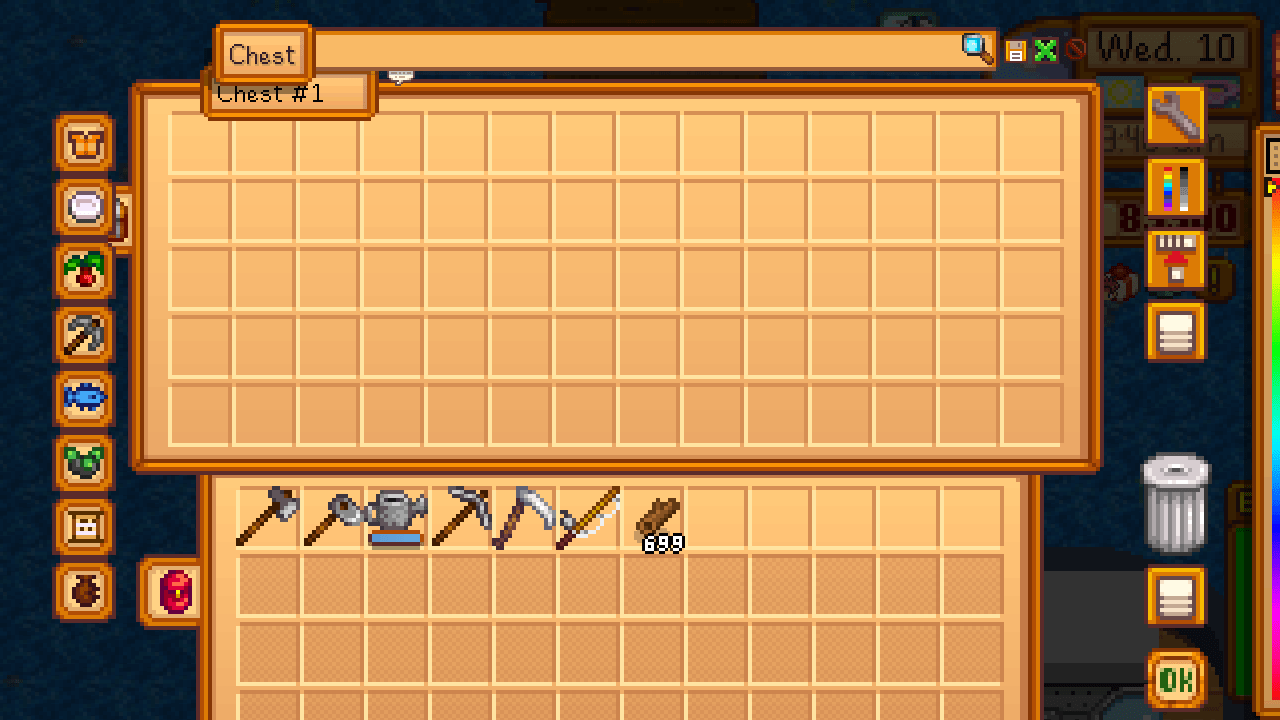This screenshot has height=720, width=1280.
Task: Select the wood stack of 699
Action: pos(660,517)
